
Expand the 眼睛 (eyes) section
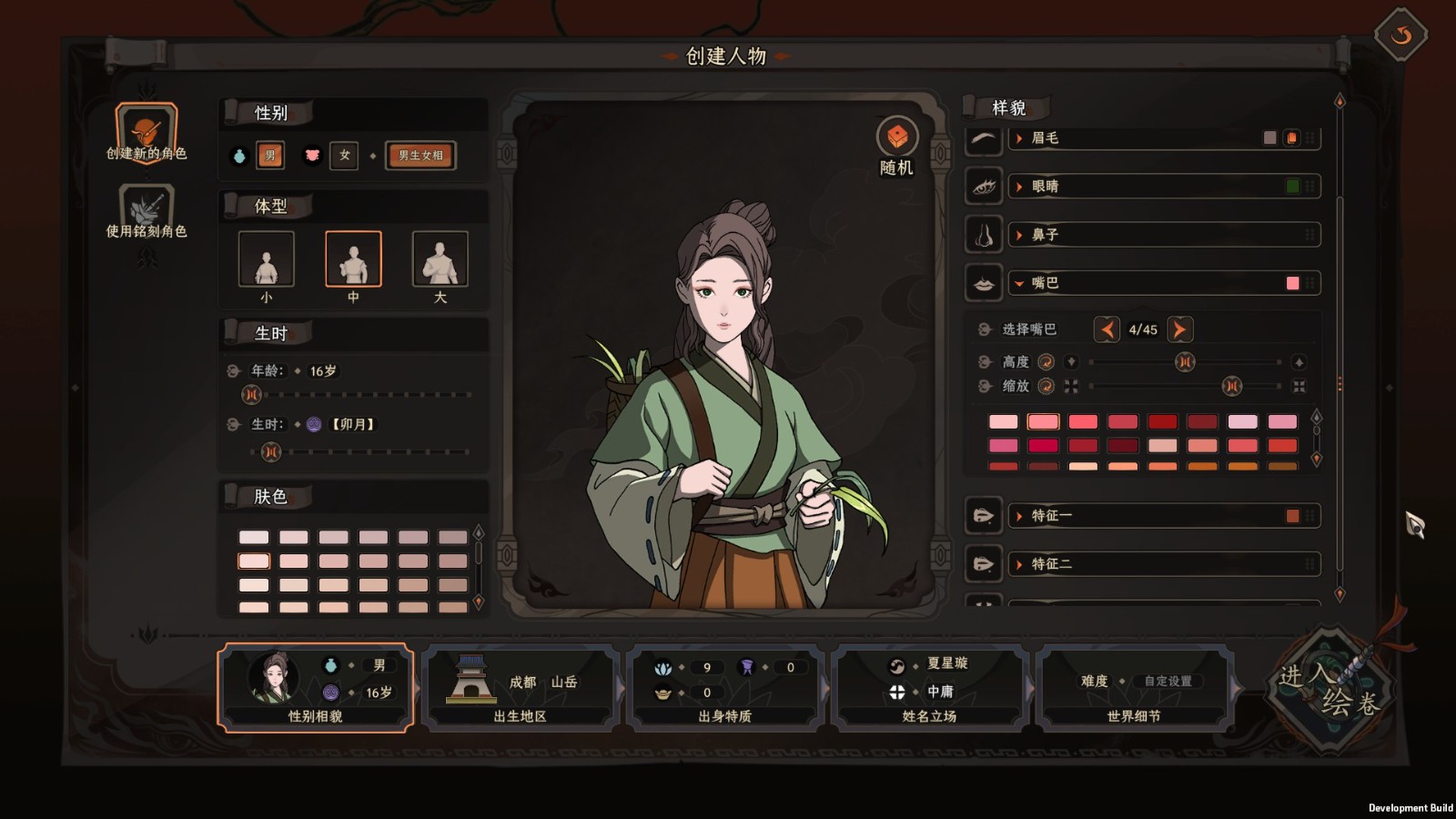tap(1045, 187)
